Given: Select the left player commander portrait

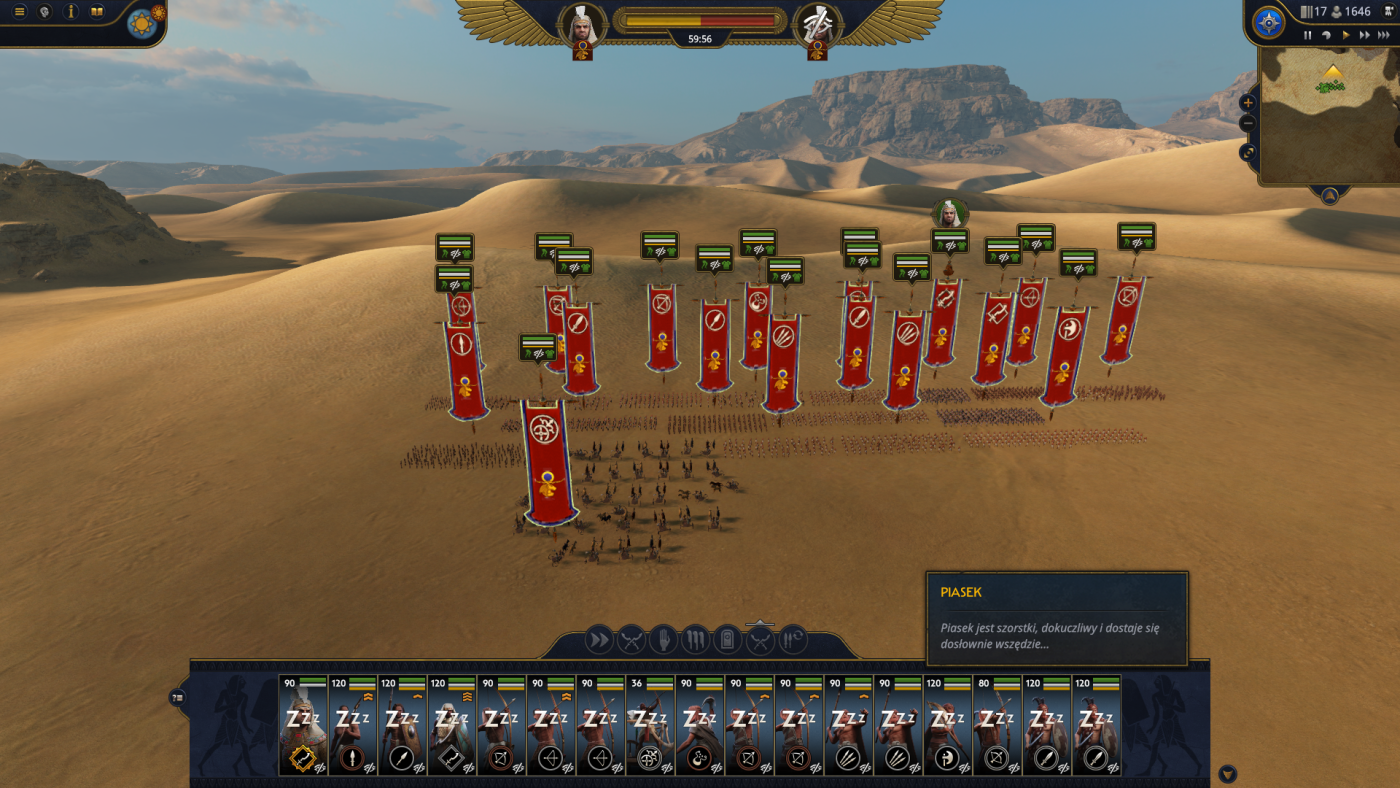Looking at the screenshot, I should (582, 26).
